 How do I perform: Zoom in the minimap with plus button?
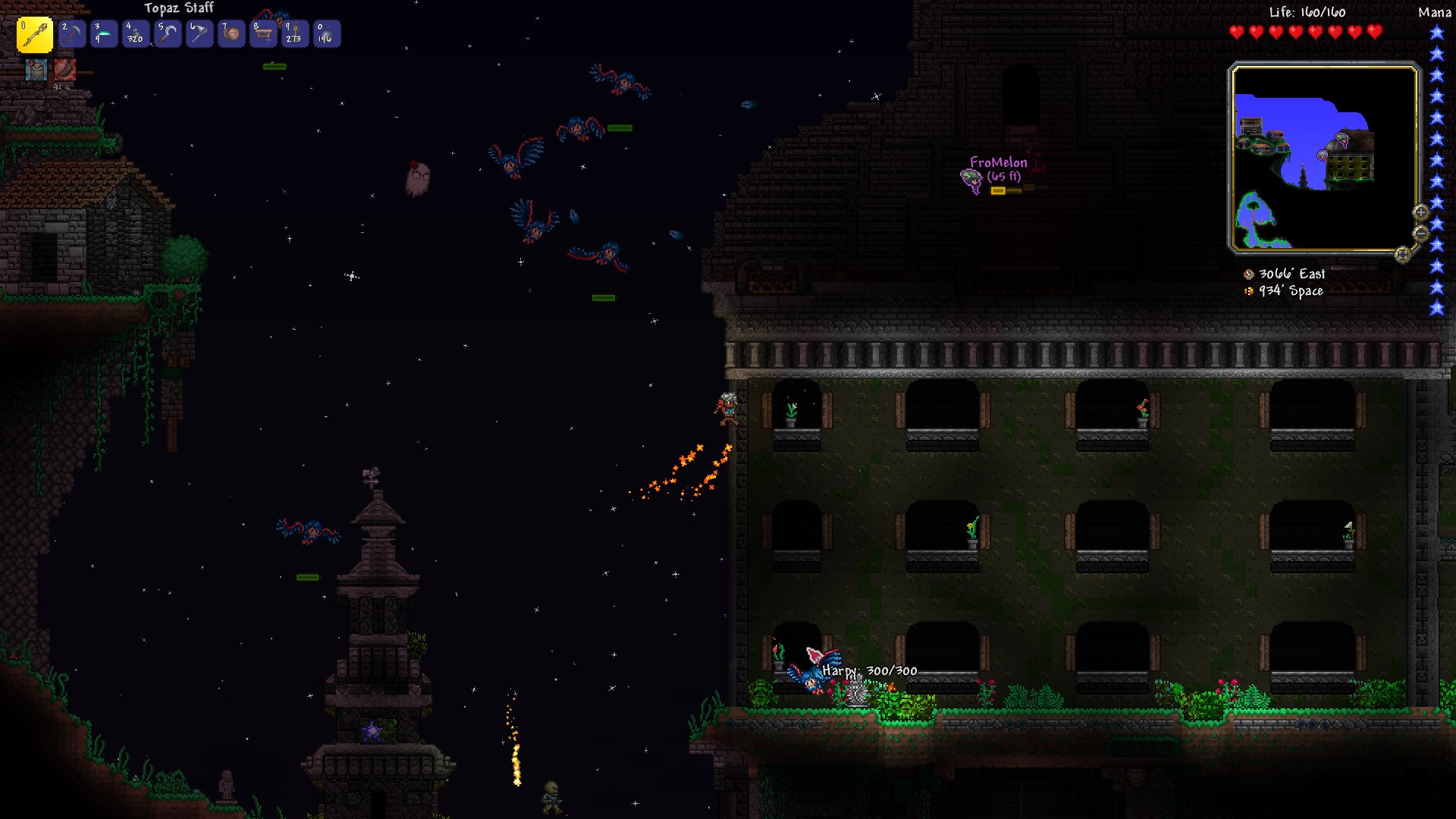coord(1420,212)
